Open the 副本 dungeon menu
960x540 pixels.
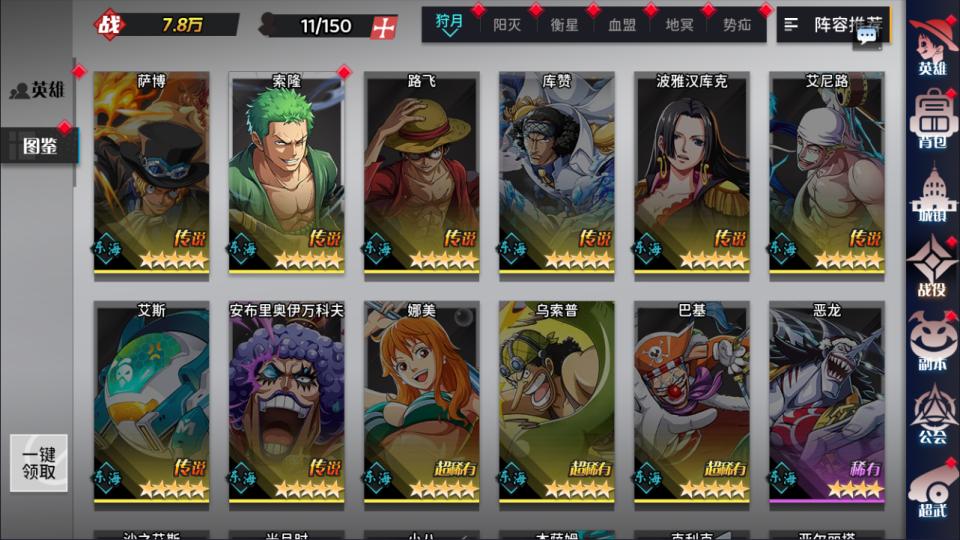coord(932,342)
